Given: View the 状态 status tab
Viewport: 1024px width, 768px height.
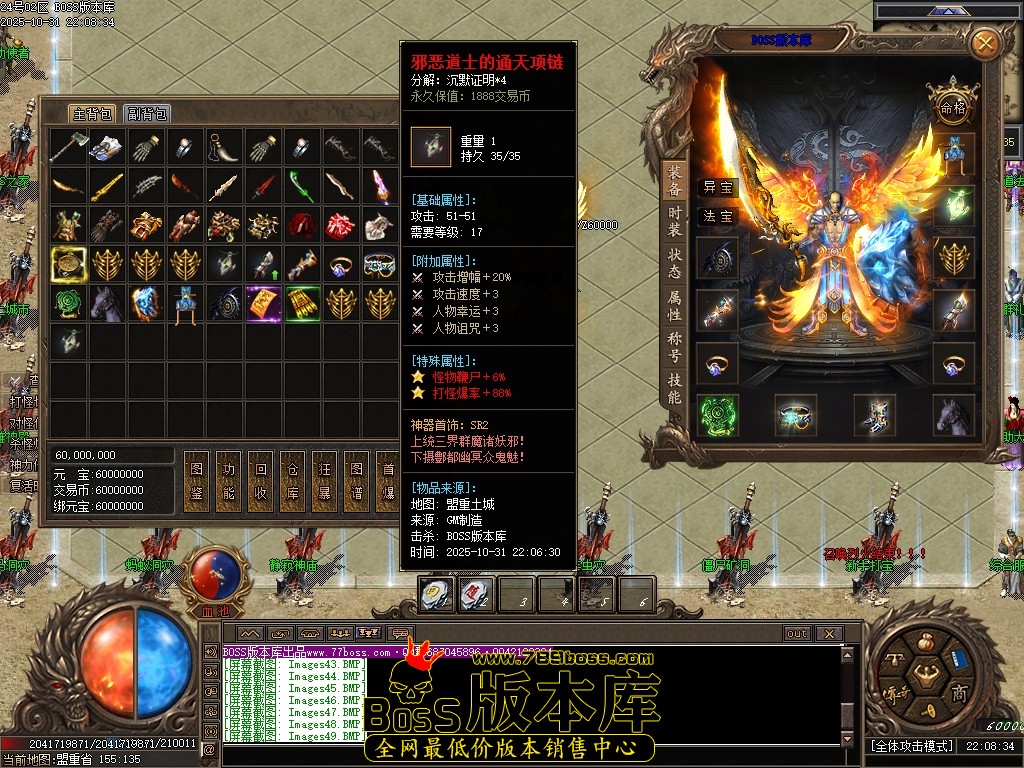Looking at the screenshot, I should [675, 264].
